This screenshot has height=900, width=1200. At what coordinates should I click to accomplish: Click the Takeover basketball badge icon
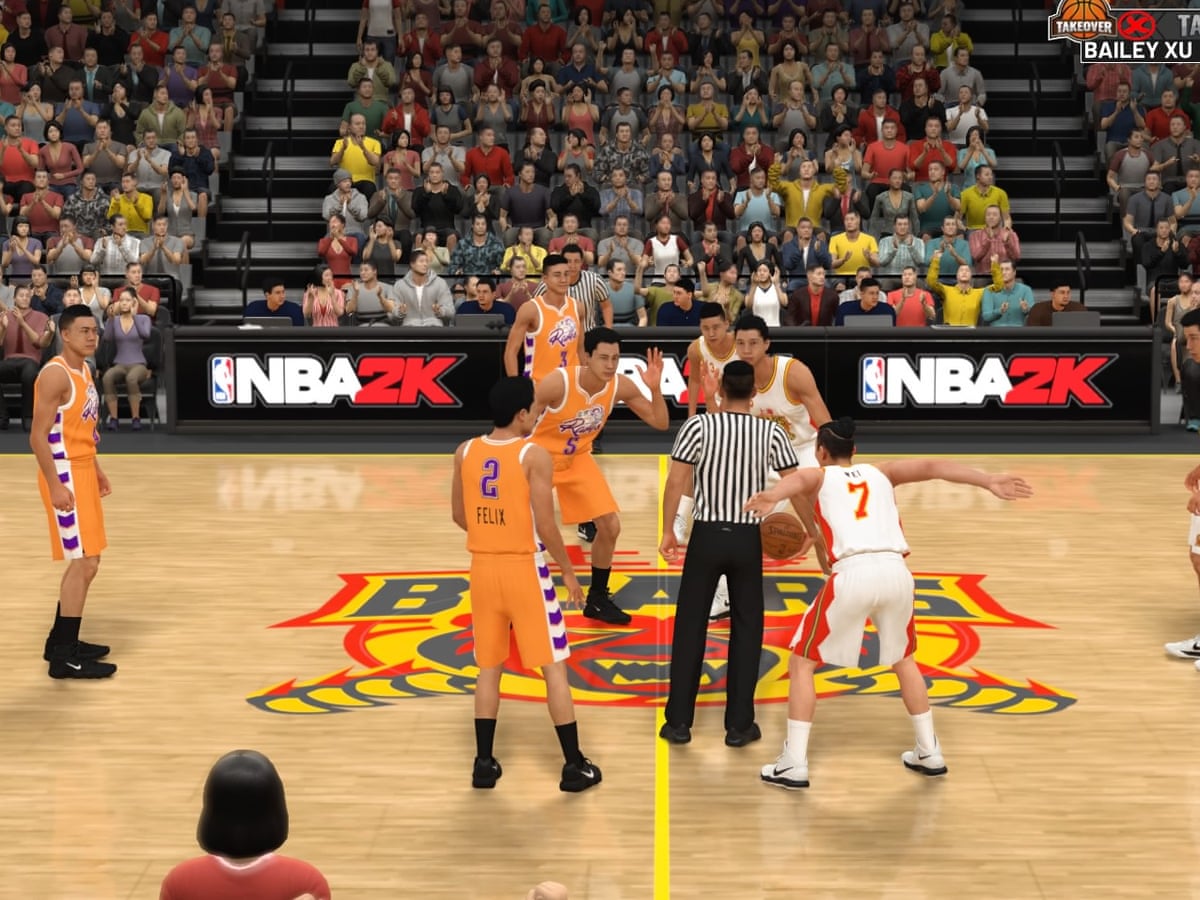(1081, 20)
